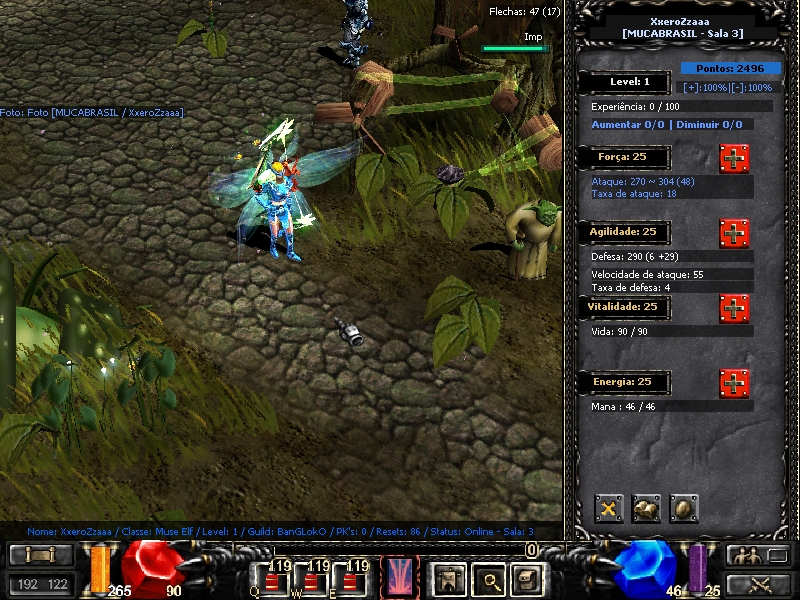Increase the Agilidade stat
800x600 pixels.
pyautogui.click(x=734, y=233)
